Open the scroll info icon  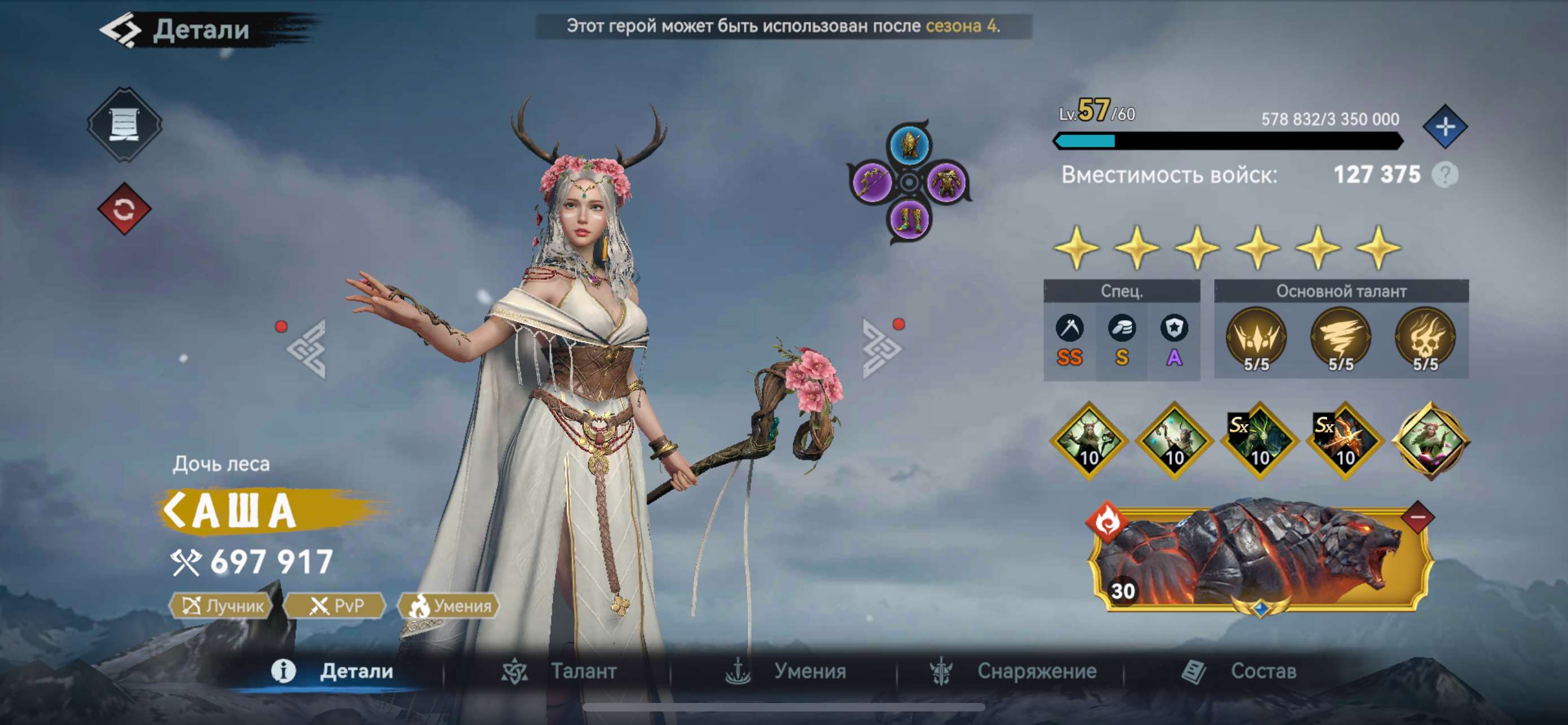pyautogui.click(x=124, y=125)
